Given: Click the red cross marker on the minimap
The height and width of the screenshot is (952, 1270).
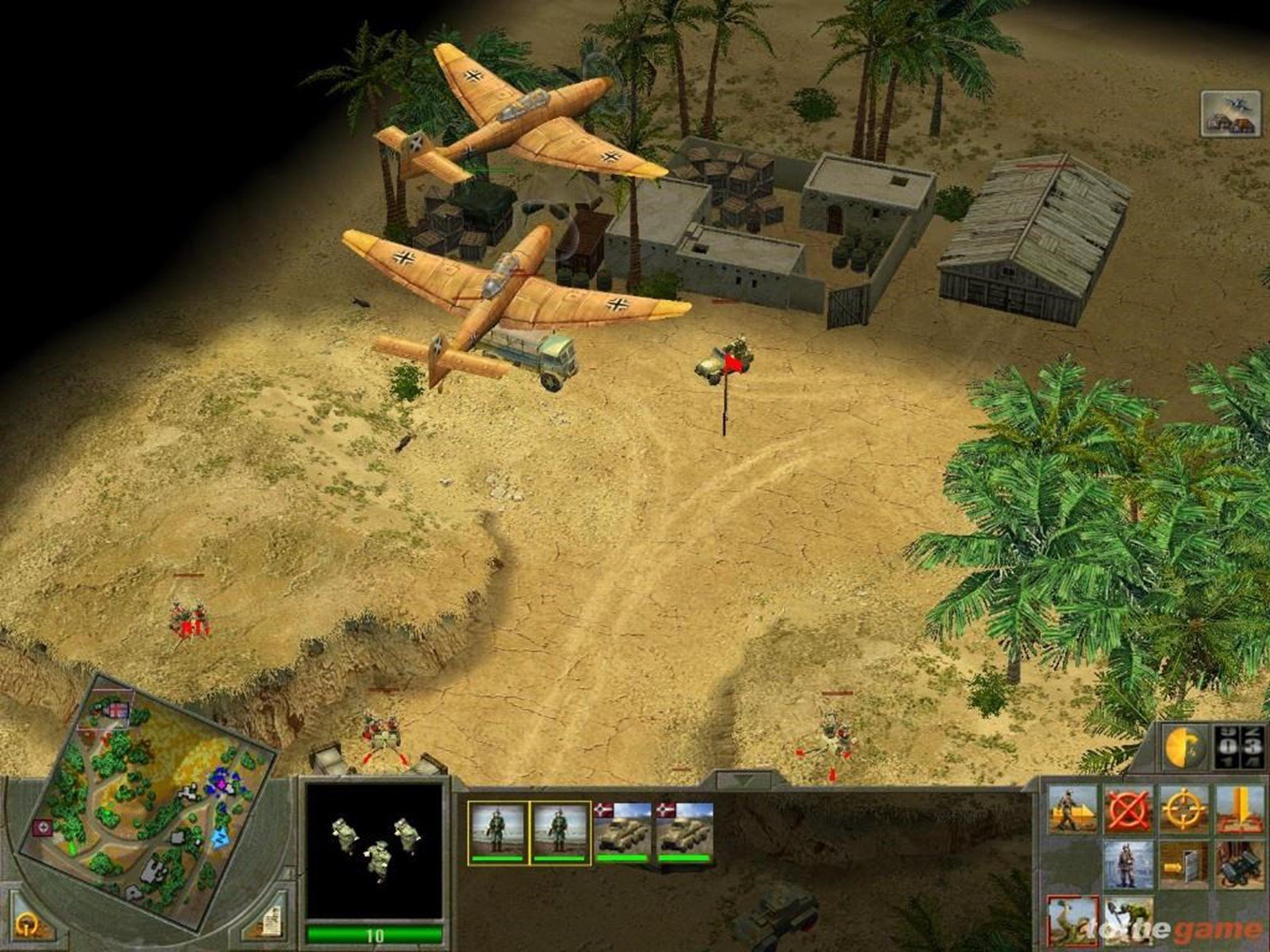Looking at the screenshot, I should tap(42, 827).
